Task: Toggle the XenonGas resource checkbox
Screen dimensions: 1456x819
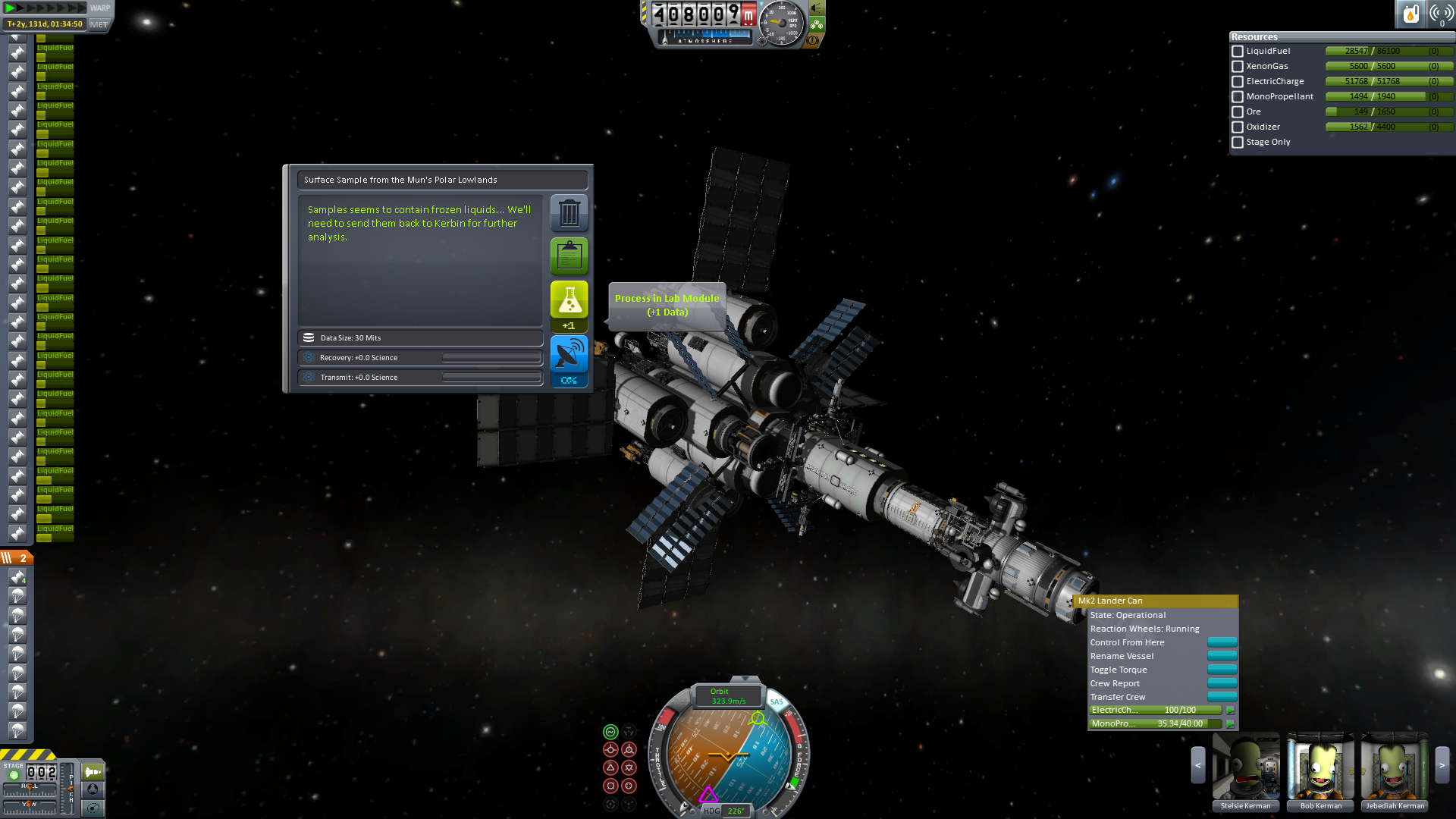Action: (x=1238, y=67)
